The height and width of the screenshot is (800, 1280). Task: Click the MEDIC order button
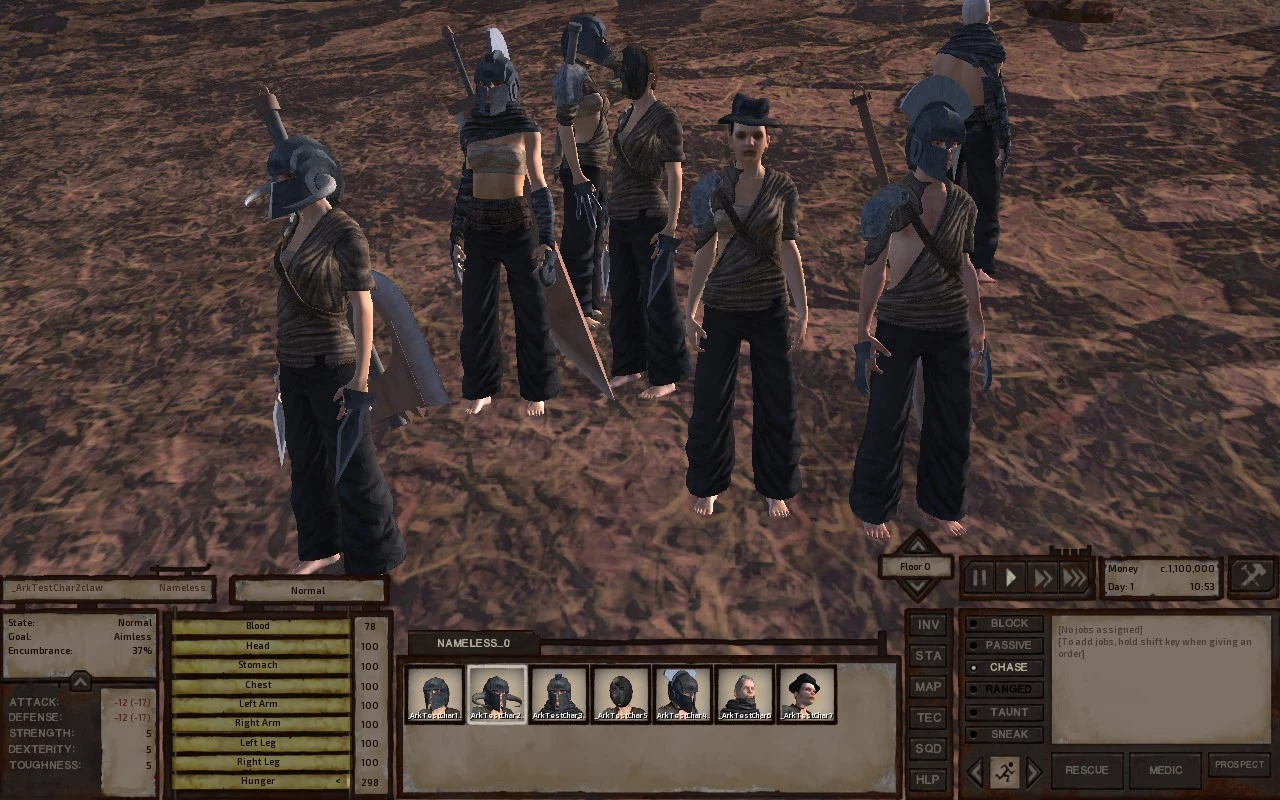point(1165,770)
